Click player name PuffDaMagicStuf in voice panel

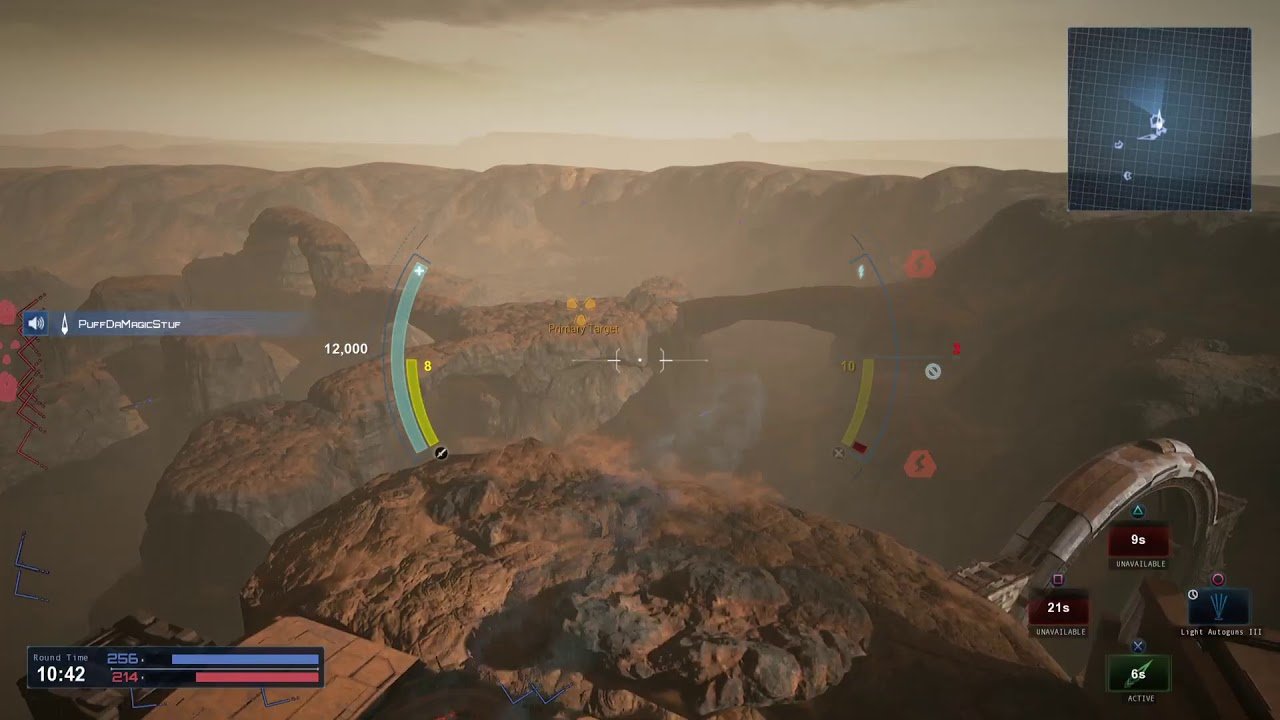click(x=129, y=324)
